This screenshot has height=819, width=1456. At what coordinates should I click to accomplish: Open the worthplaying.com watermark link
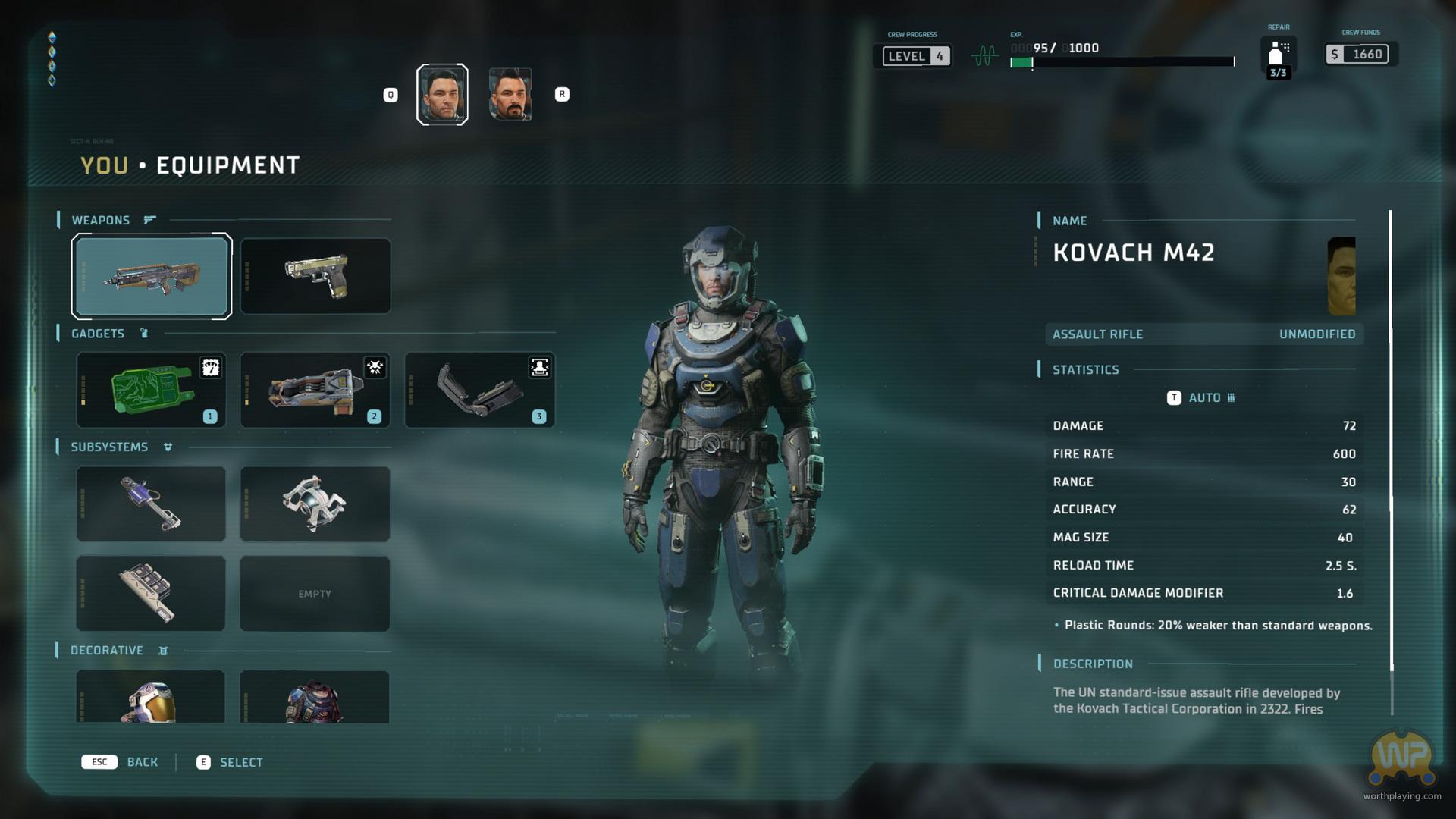point(1401,795)
